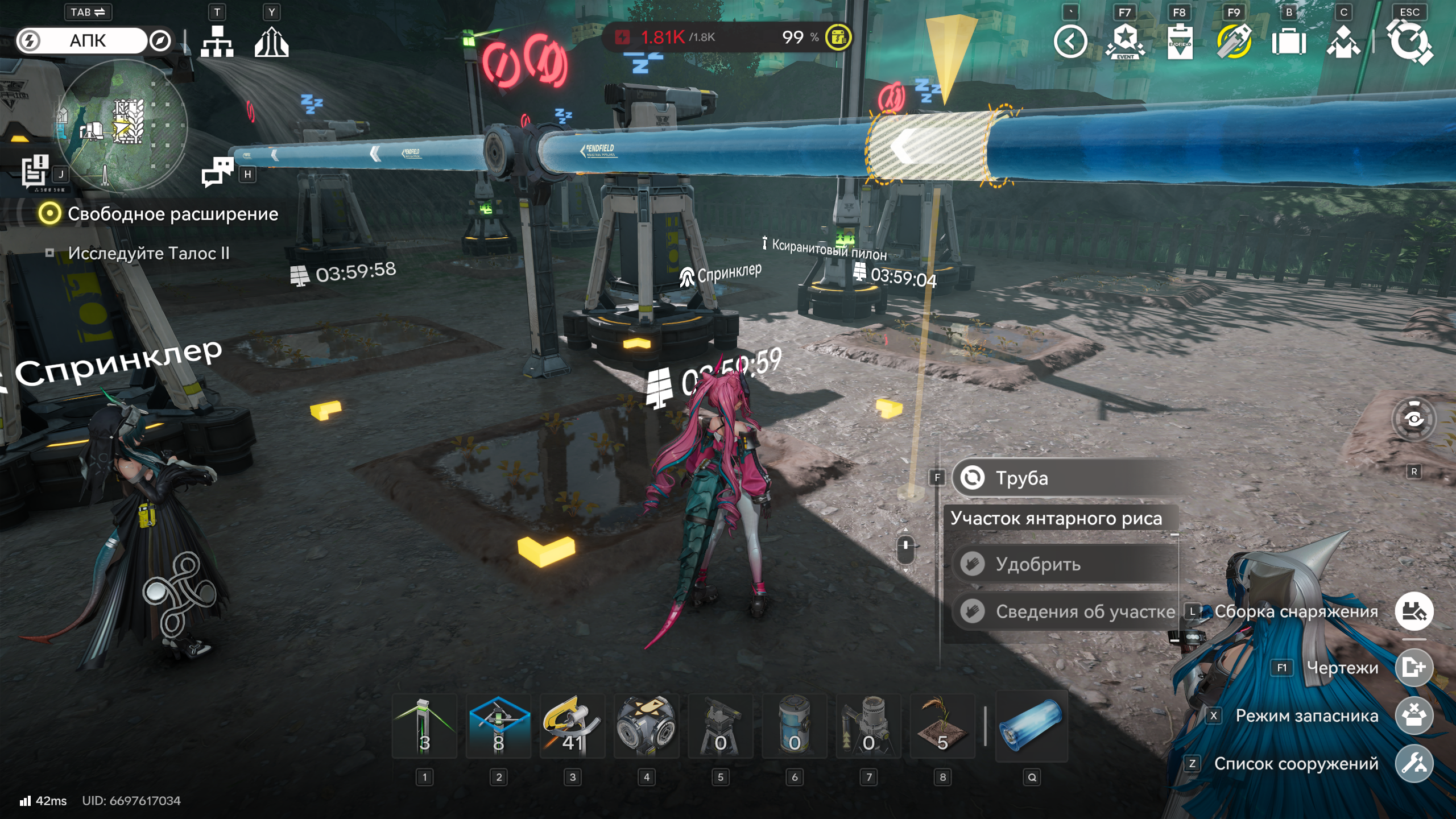
Task: Open Сборка снаряжения gear assembly
Action: 1414,611
